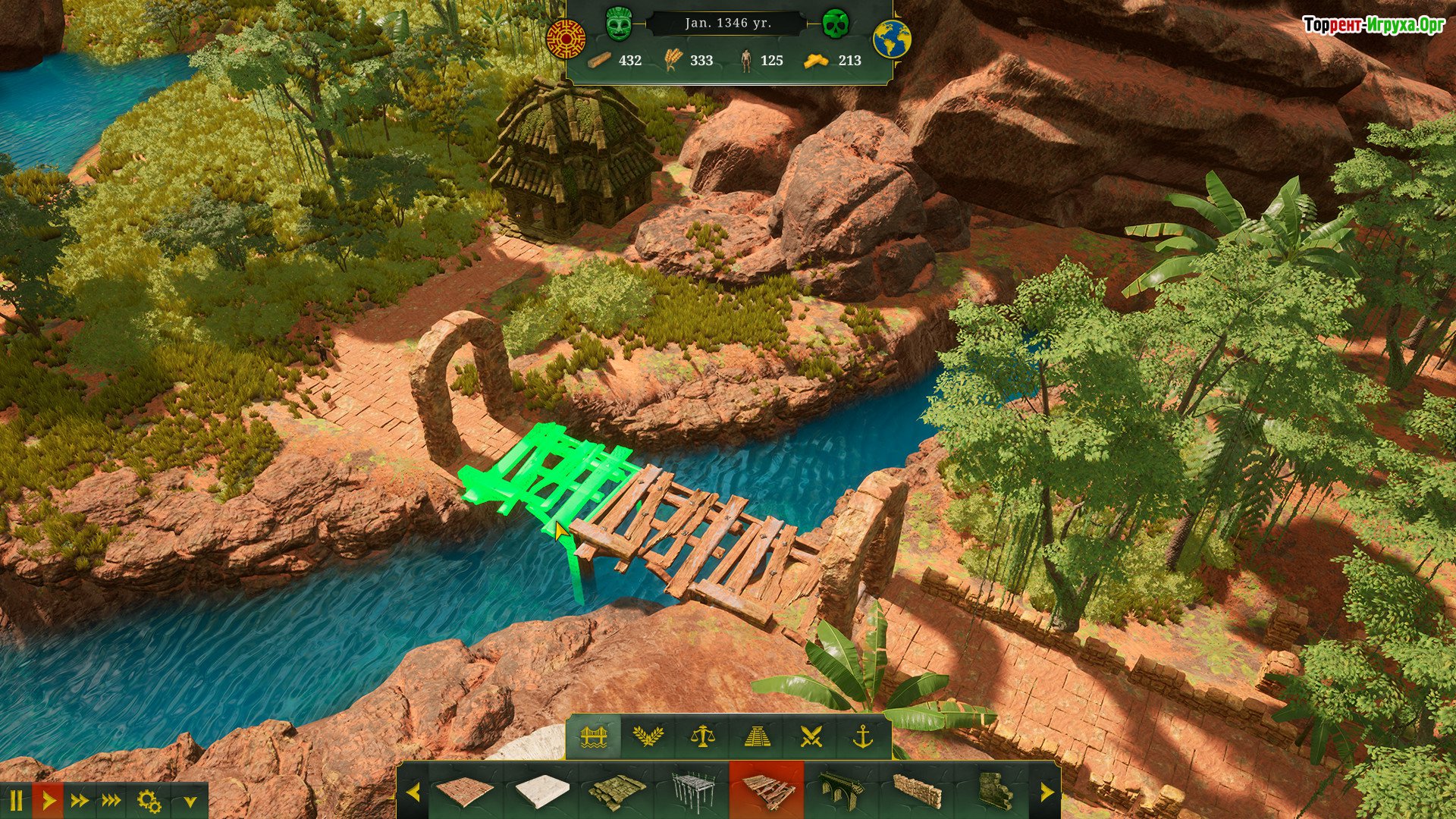This screenshot has height=819, width=1456.
Task: Choose the red brick road tile
Action: point(465,792)
